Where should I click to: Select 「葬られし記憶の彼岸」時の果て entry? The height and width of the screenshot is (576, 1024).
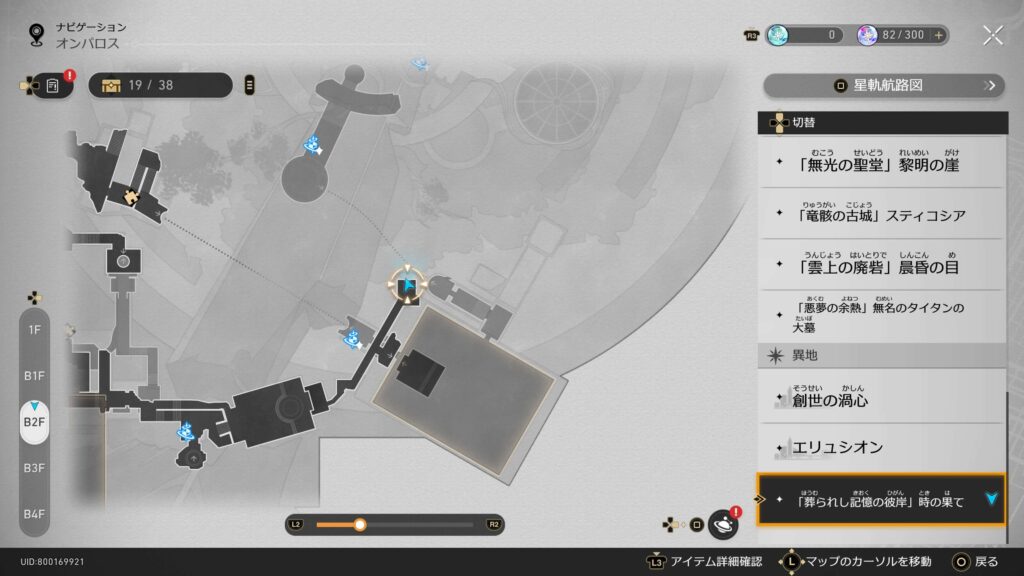coord(880,499)
